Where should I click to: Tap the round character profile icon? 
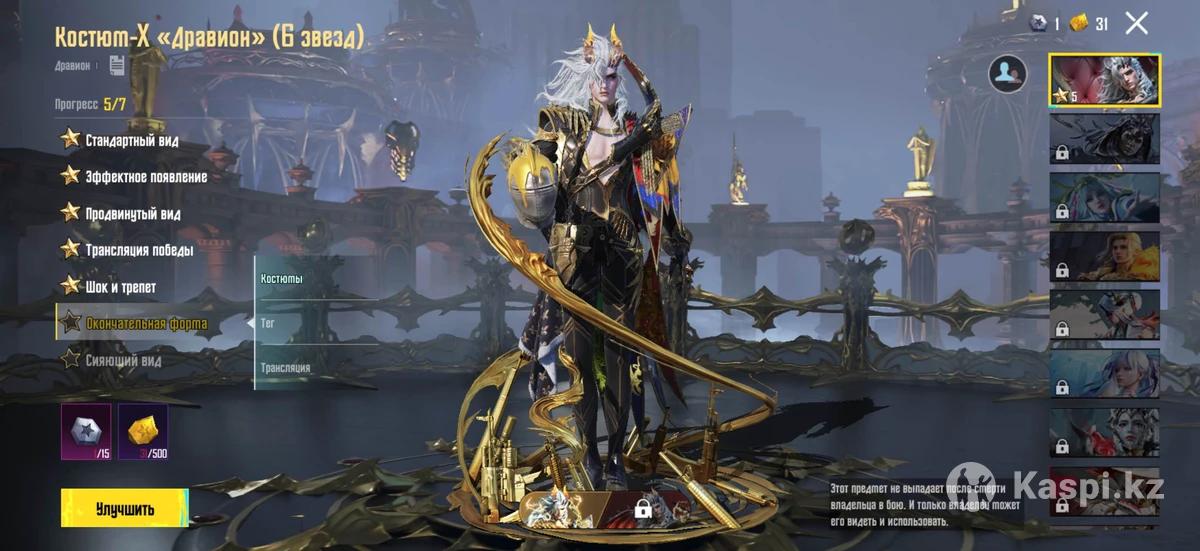click(1007, 73)
